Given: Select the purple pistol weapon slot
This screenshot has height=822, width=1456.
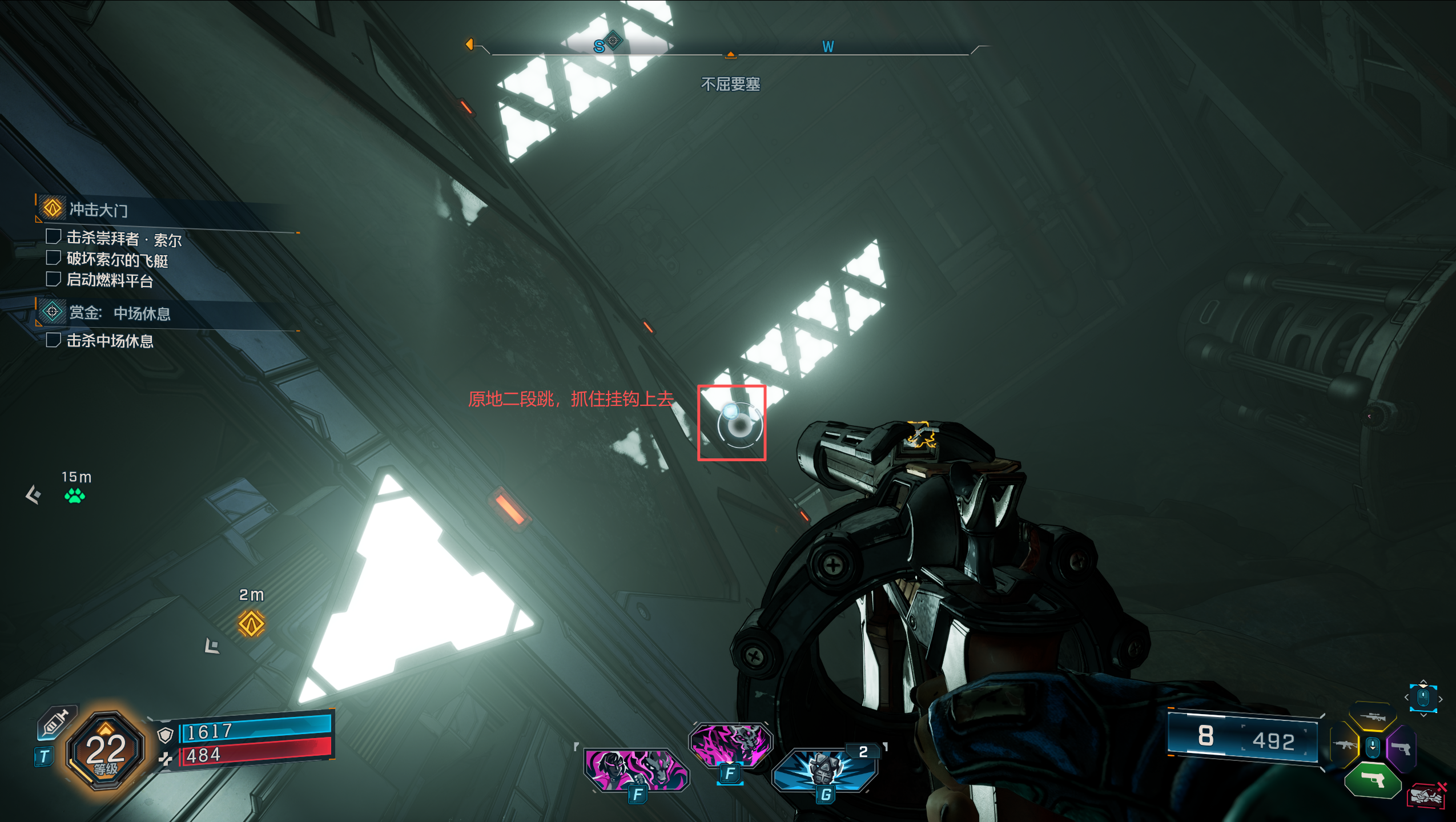Looking at the screenshot, I should pyautogui.click(x=1401, y=748).
